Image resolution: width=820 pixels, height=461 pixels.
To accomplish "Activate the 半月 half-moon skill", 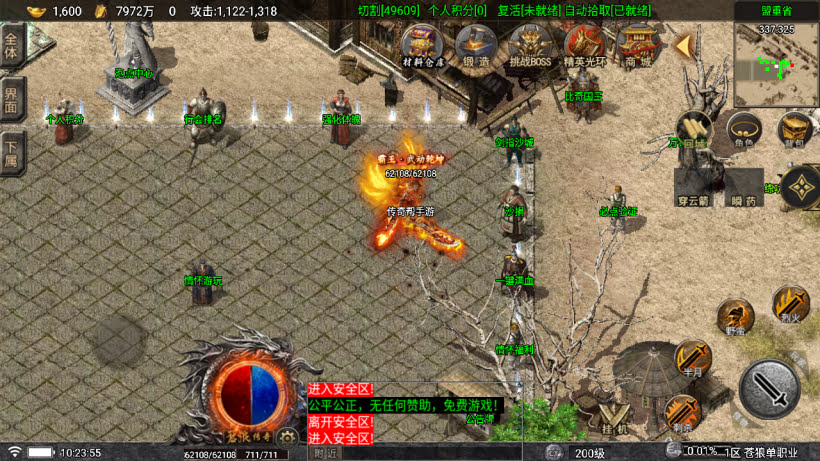I will tap(691, 357).
